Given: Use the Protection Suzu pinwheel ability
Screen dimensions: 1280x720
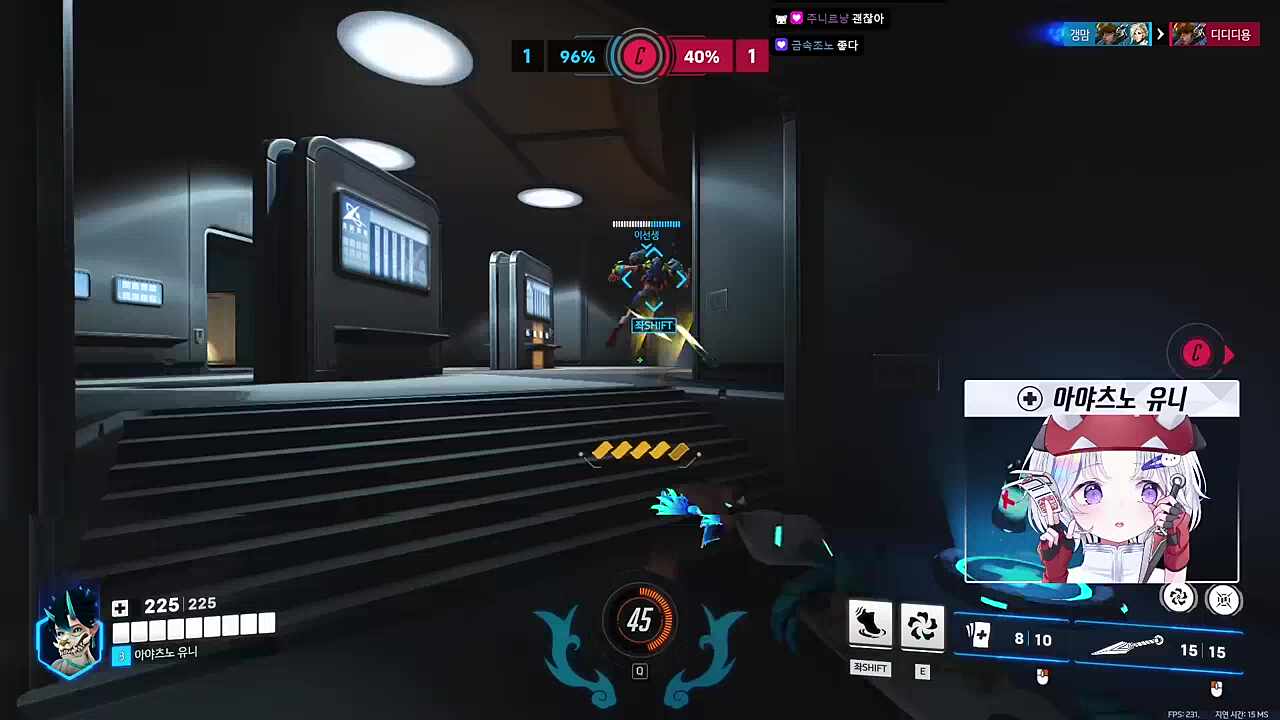Looking at the screenshot, I should (x=922, y=624).
